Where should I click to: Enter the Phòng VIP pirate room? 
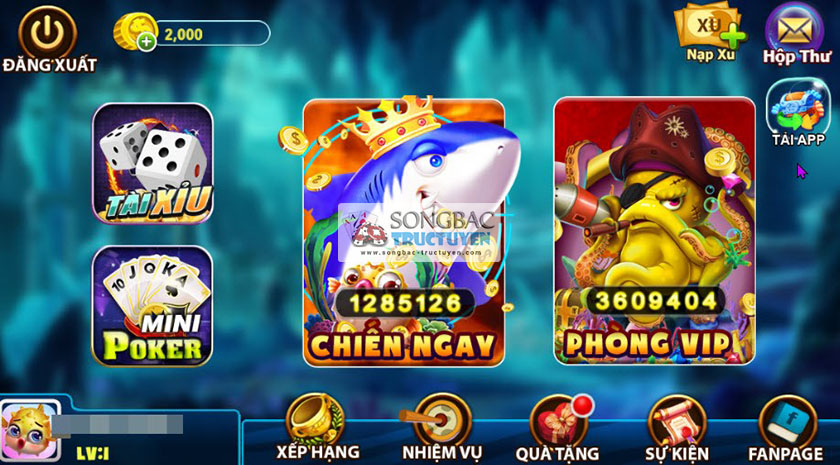click(654, 231)
